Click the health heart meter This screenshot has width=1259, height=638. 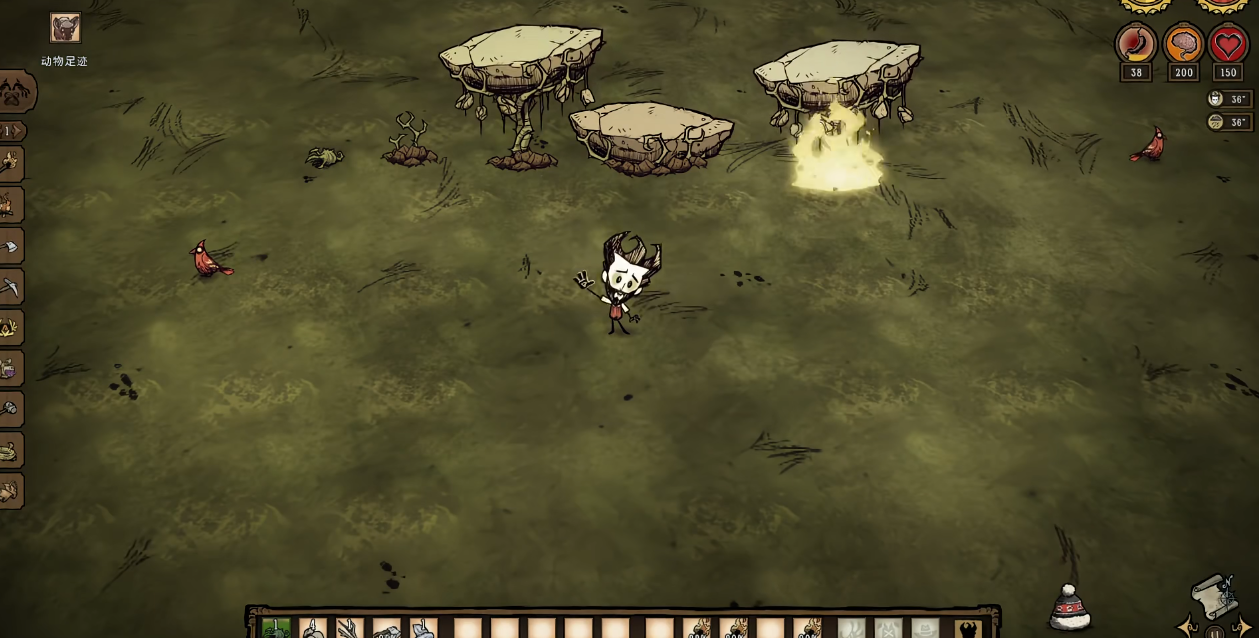(x=1228, y=45)
